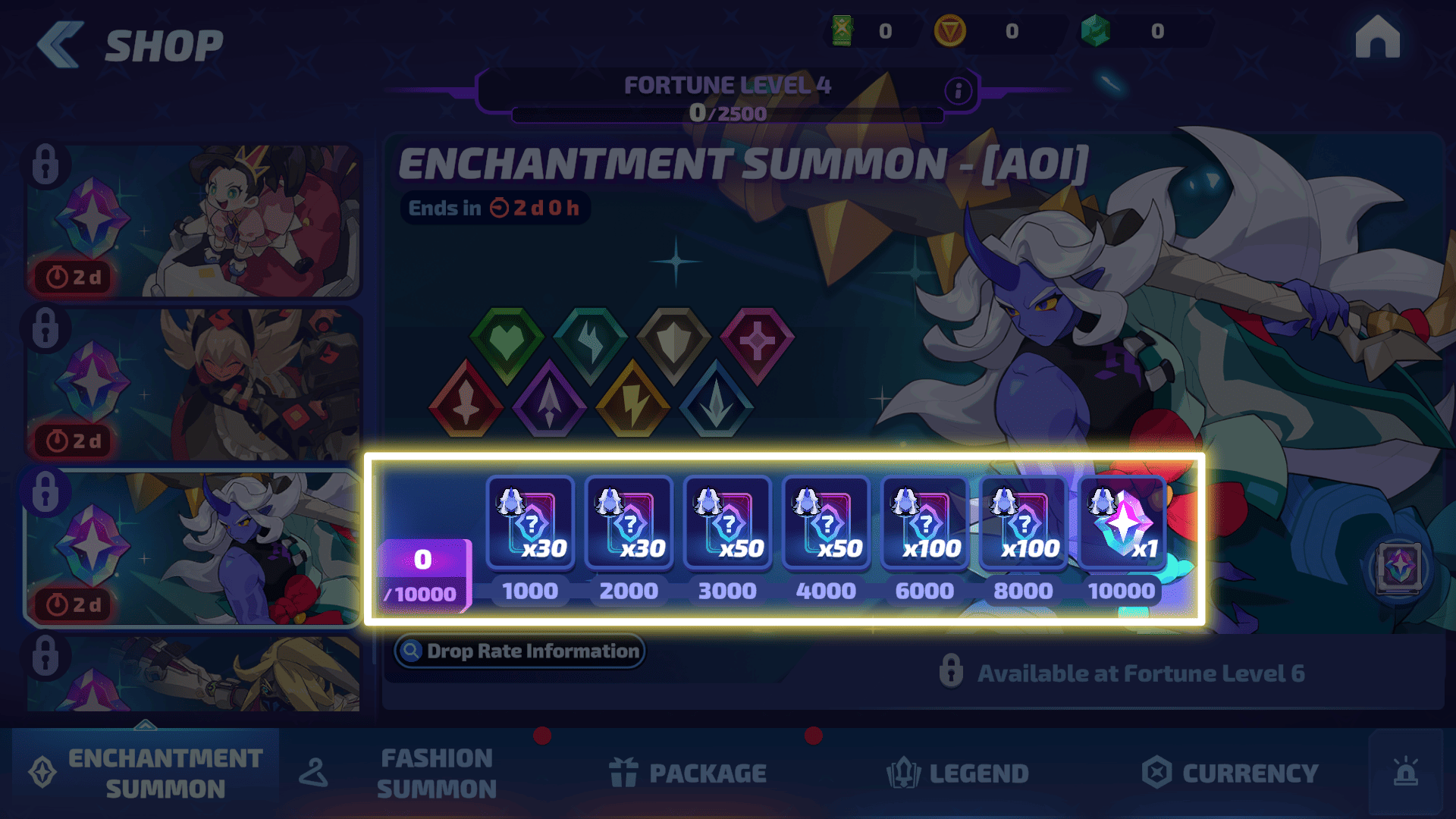Select the 6000 milestone x100 reward
Image resolution: width=1456 pixels, height=819 pixels.
(x=924, y=523)
